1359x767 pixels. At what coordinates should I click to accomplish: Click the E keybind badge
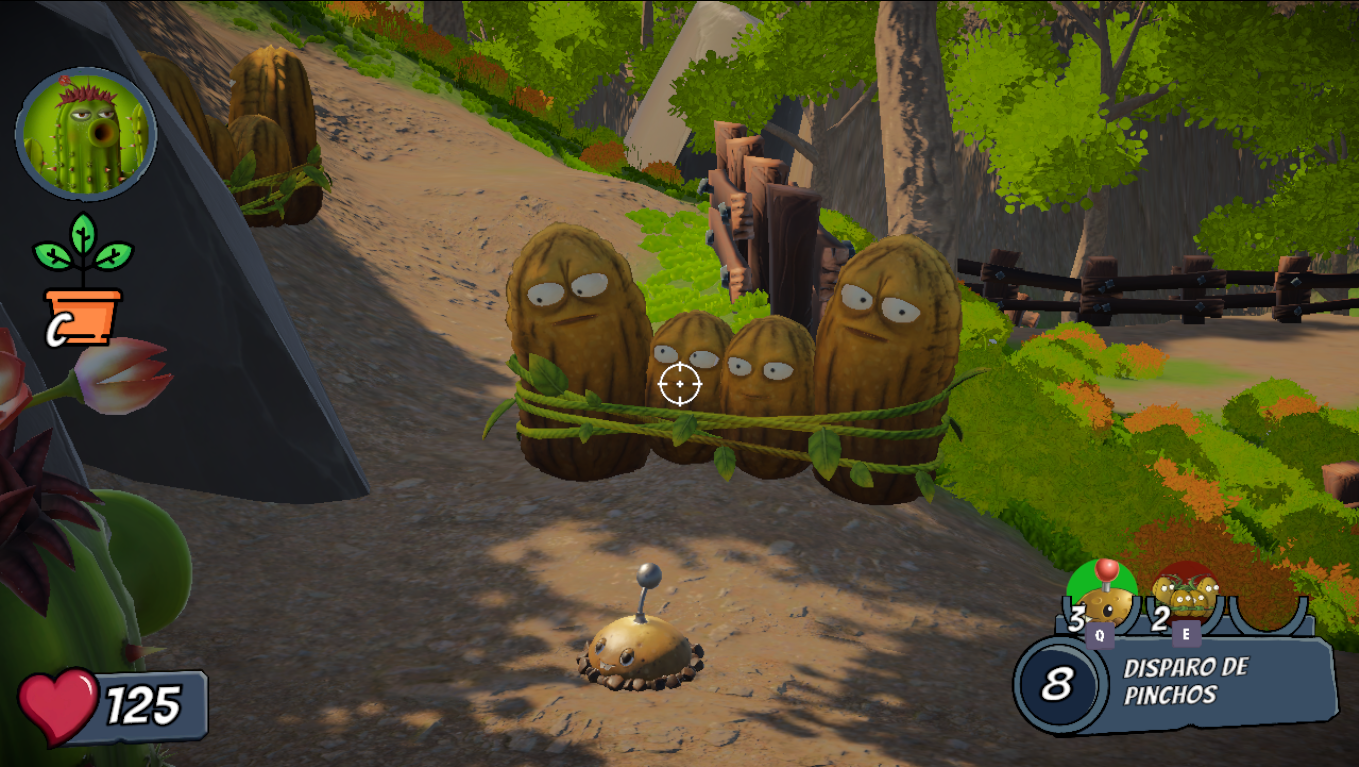pyautogui.click(x=1187, y=634)
